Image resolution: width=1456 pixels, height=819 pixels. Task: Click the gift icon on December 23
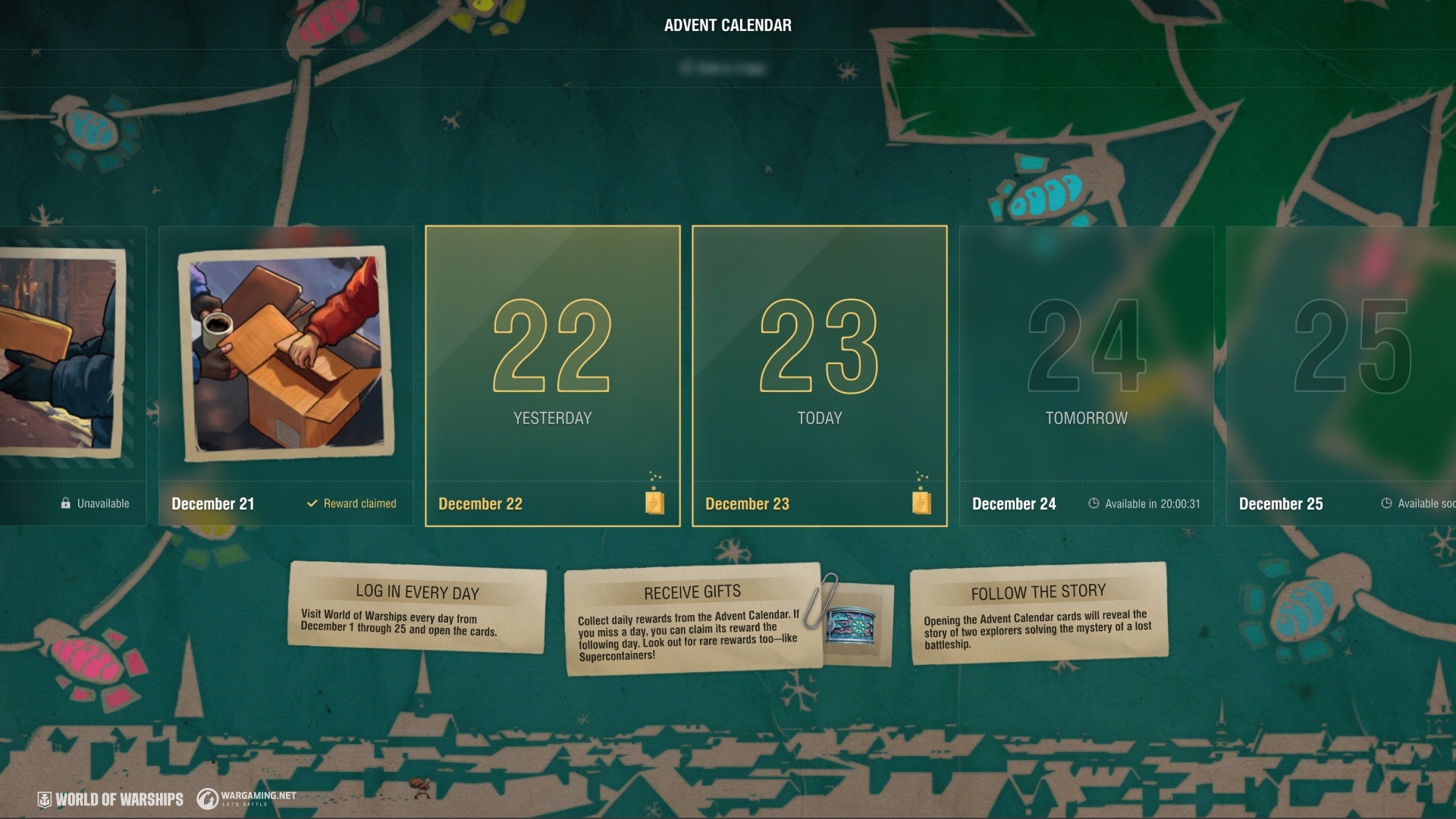[921, 502]
